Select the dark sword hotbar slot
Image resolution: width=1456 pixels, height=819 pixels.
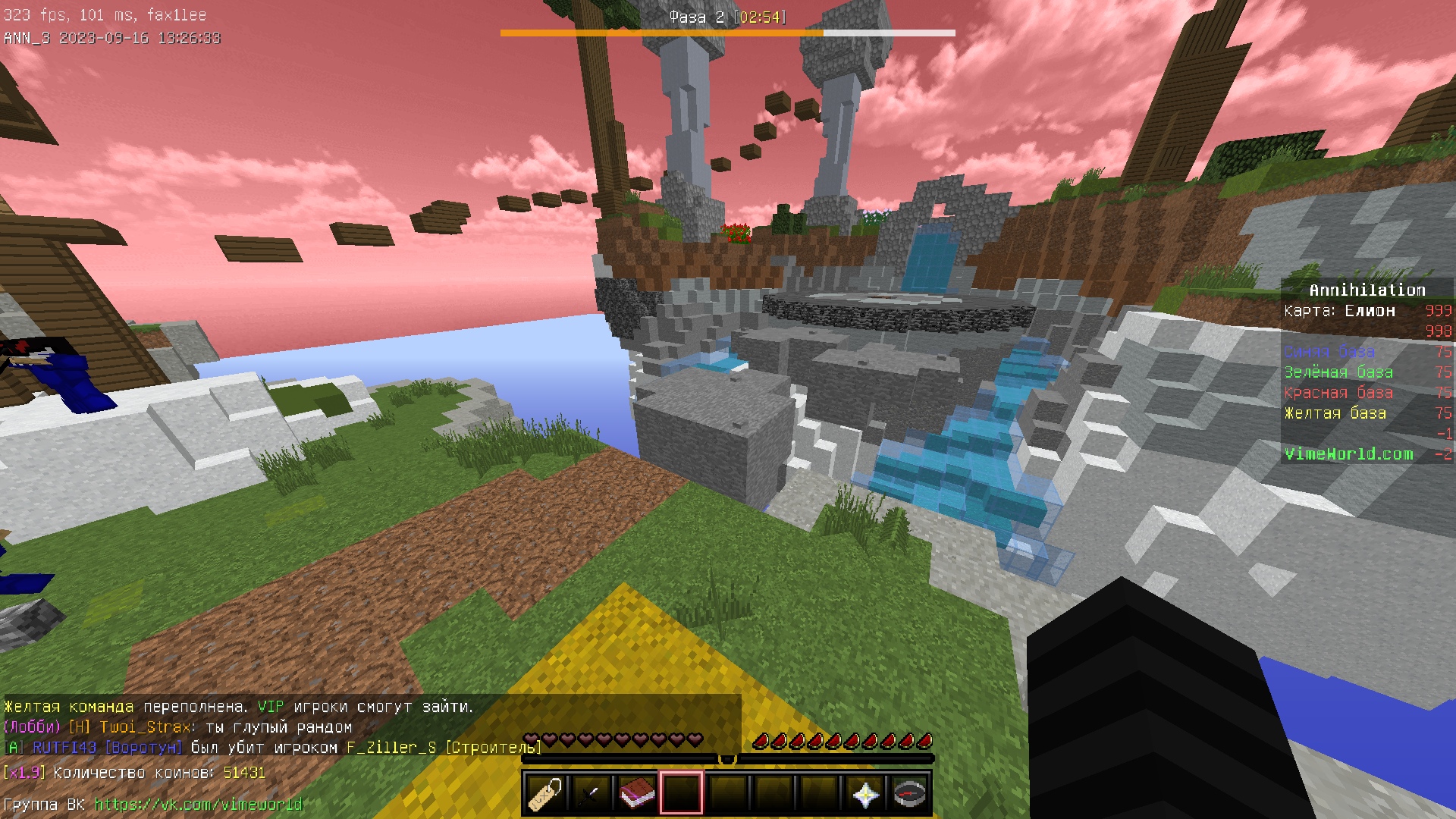coord(591,794)
